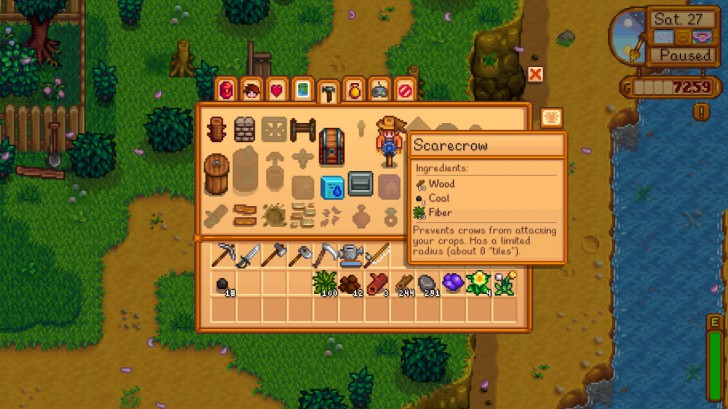Switch to the controller options tab

[x=380, y=91]
